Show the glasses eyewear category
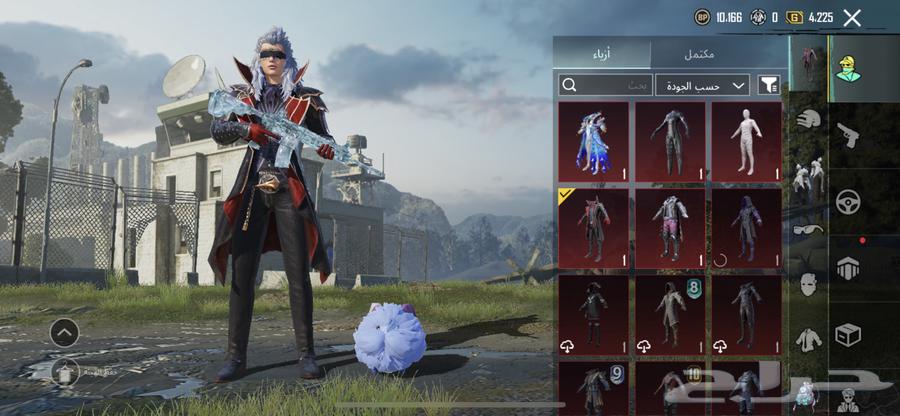Screen dimensions: 900x416 point(808,229)
